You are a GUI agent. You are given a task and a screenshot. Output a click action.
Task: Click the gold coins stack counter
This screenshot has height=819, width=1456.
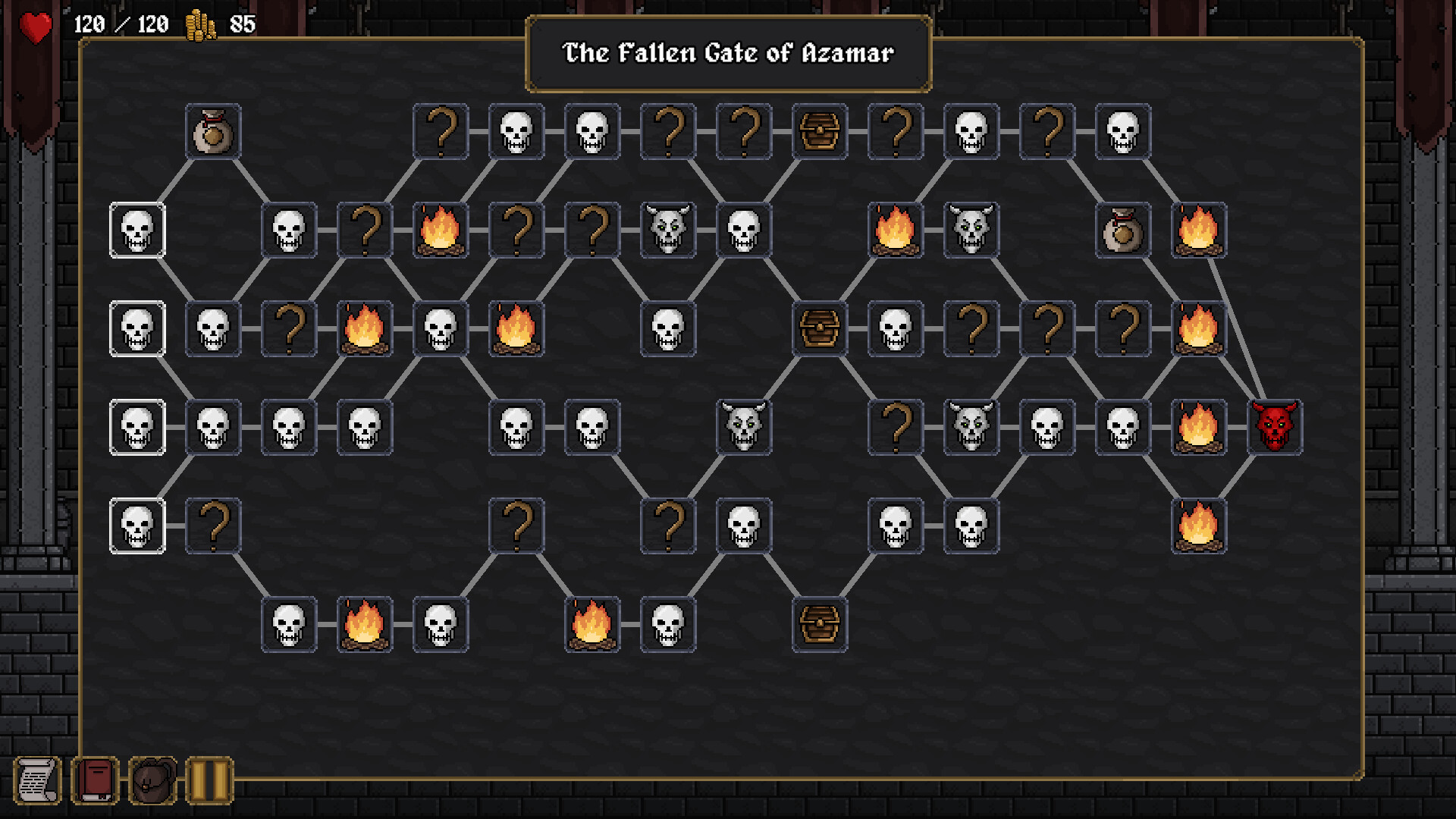tap(199, 24)
